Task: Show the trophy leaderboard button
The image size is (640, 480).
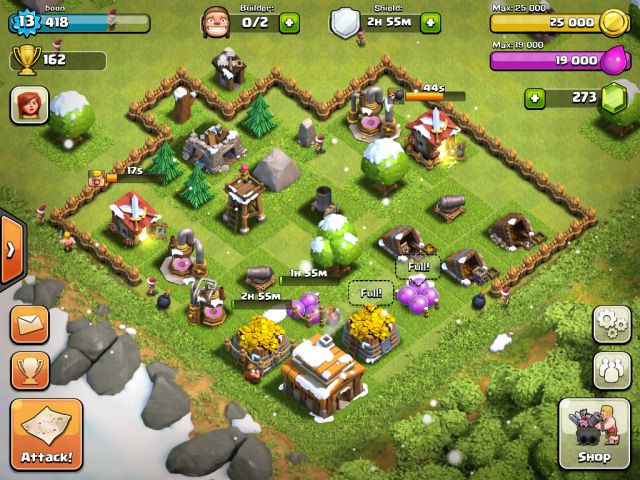Action: click(x=30, y=369)
